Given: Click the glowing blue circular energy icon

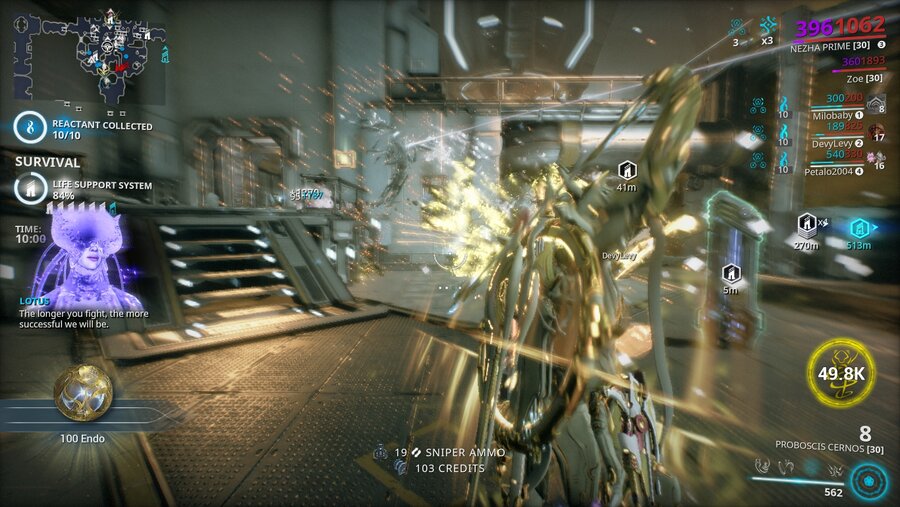Looking at the screenshot, I should pyautogui.click(x=869, y=480).
